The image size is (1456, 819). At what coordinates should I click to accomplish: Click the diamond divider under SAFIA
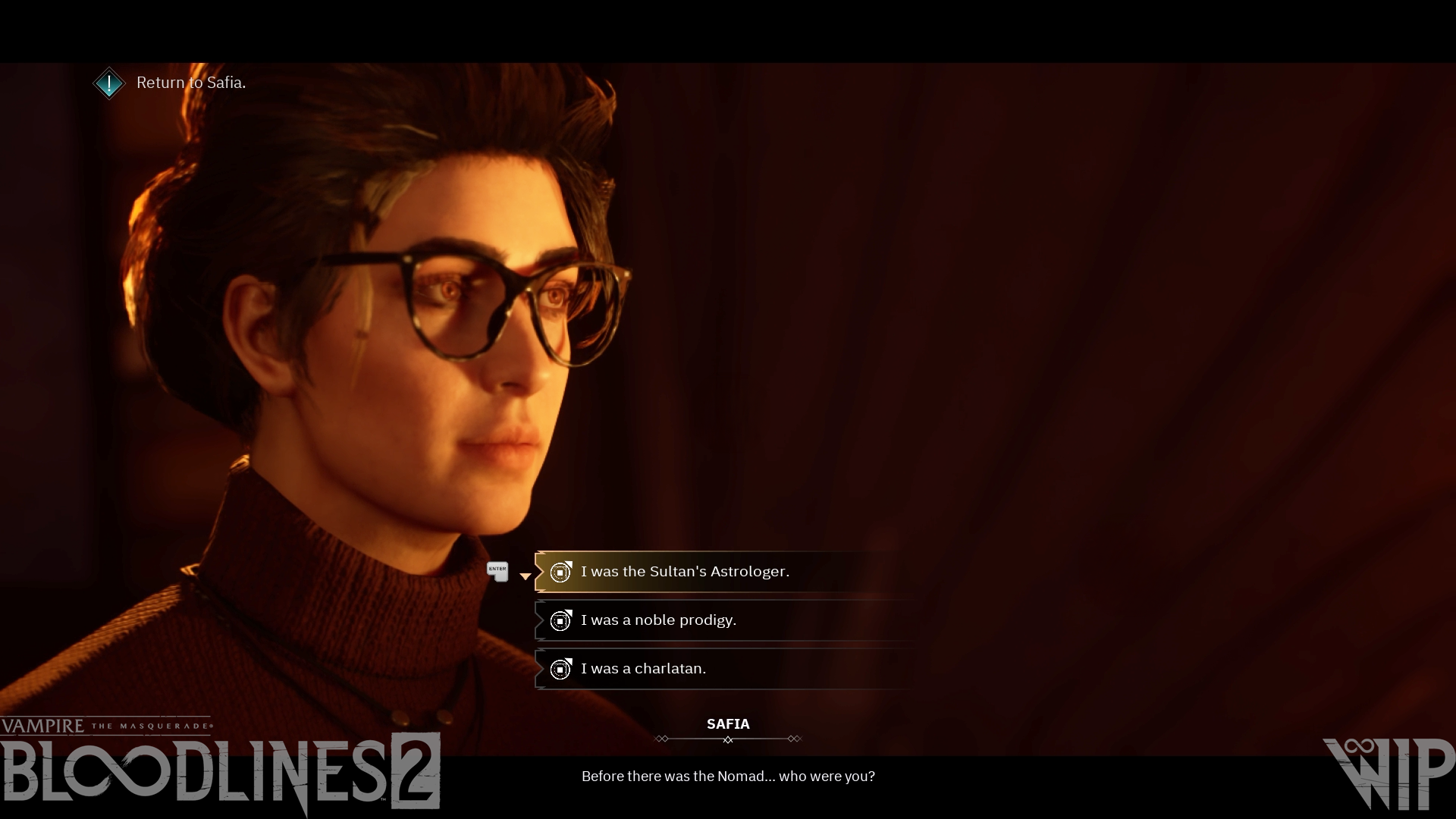[x=727, y=737]
